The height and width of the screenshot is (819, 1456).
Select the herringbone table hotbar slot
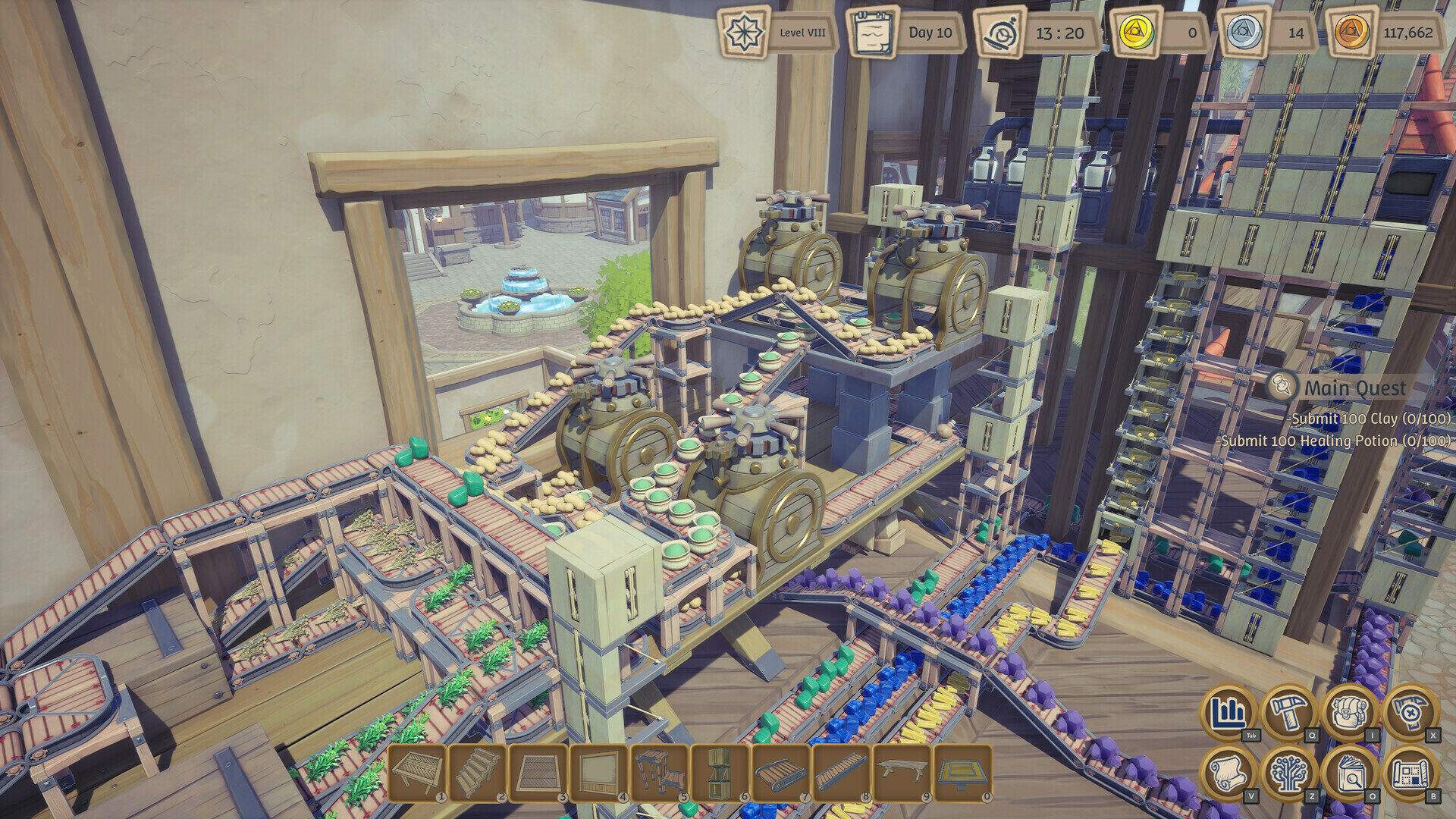pyautogui.click(x=417, y=773)
